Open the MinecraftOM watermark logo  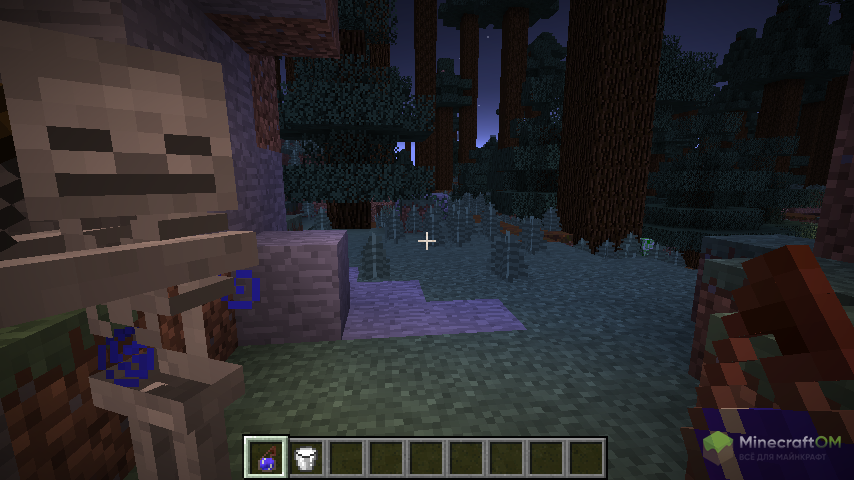coord(772,446)
